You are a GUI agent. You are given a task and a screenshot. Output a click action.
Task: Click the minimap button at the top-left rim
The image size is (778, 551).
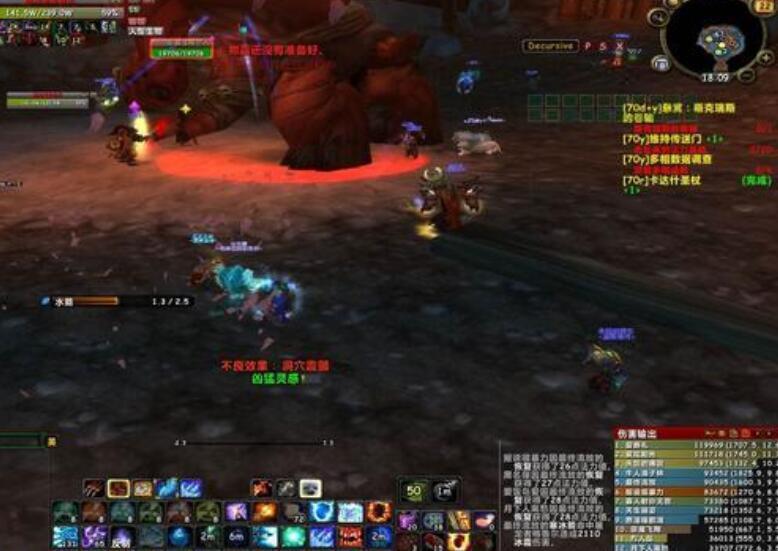(659, 17)
